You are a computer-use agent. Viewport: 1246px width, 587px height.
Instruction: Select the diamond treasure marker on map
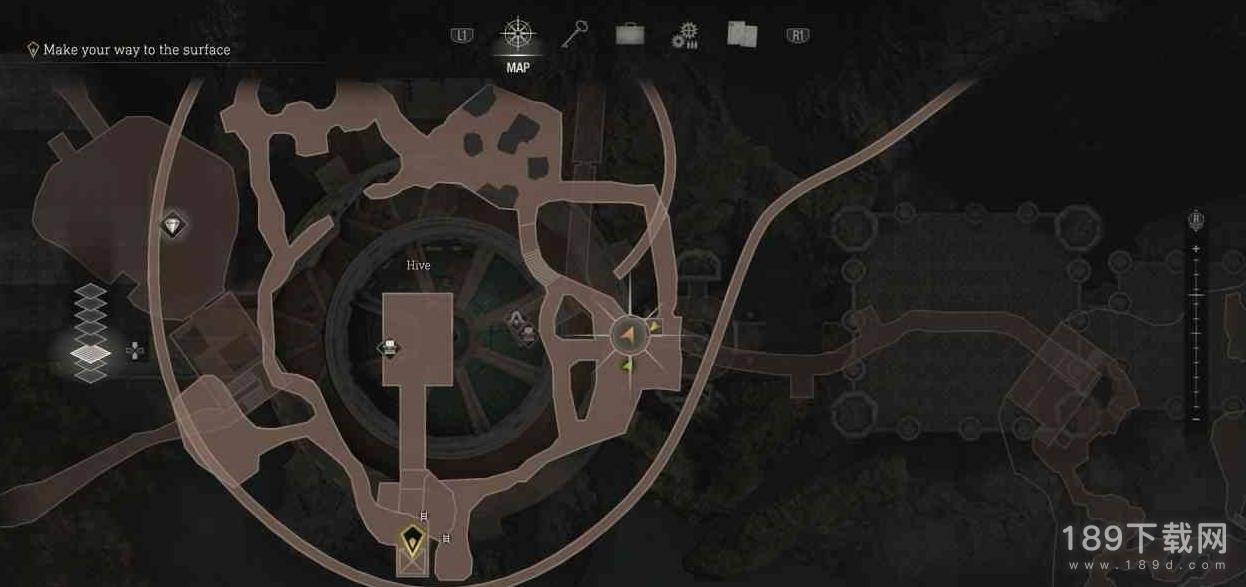coord(173,226)
